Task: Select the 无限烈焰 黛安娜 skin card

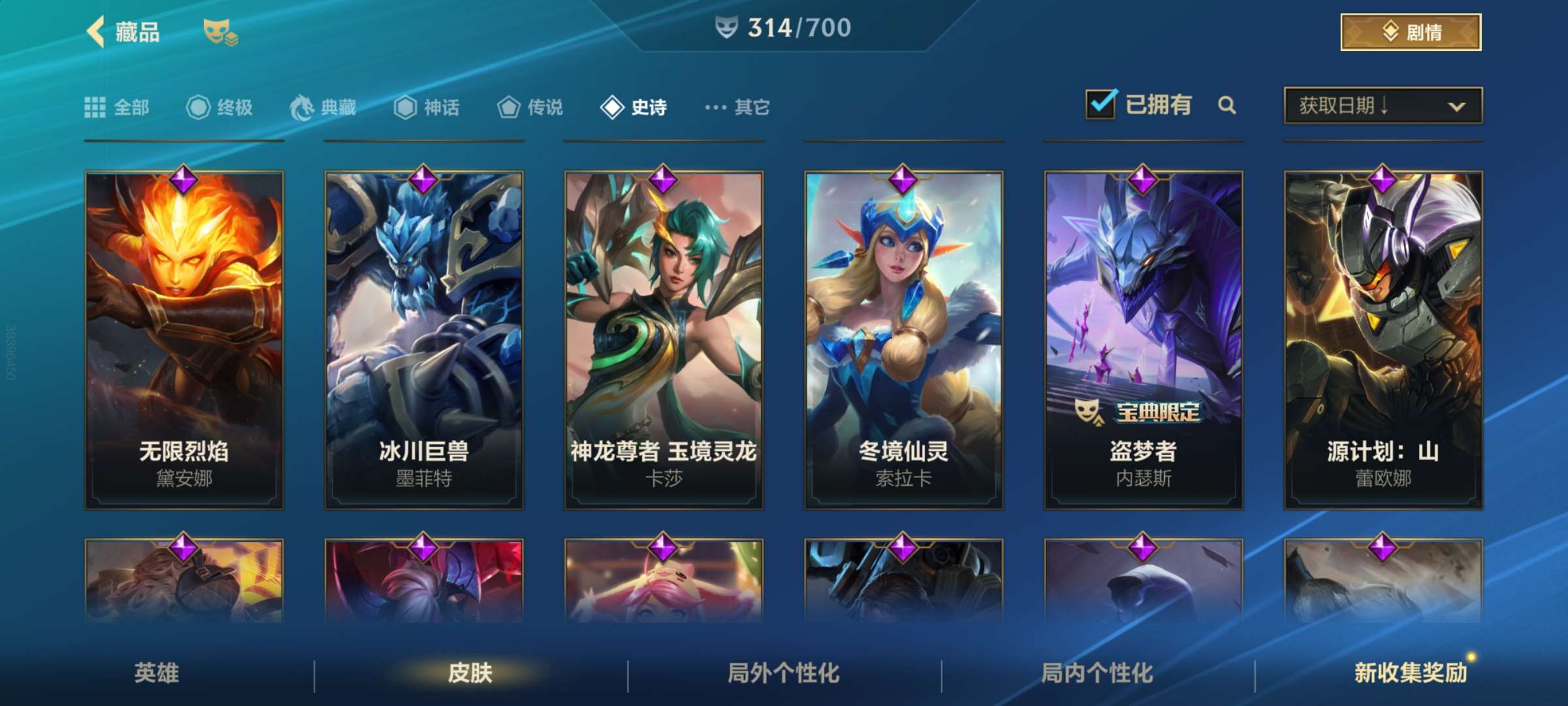Action: pos(184,340)
